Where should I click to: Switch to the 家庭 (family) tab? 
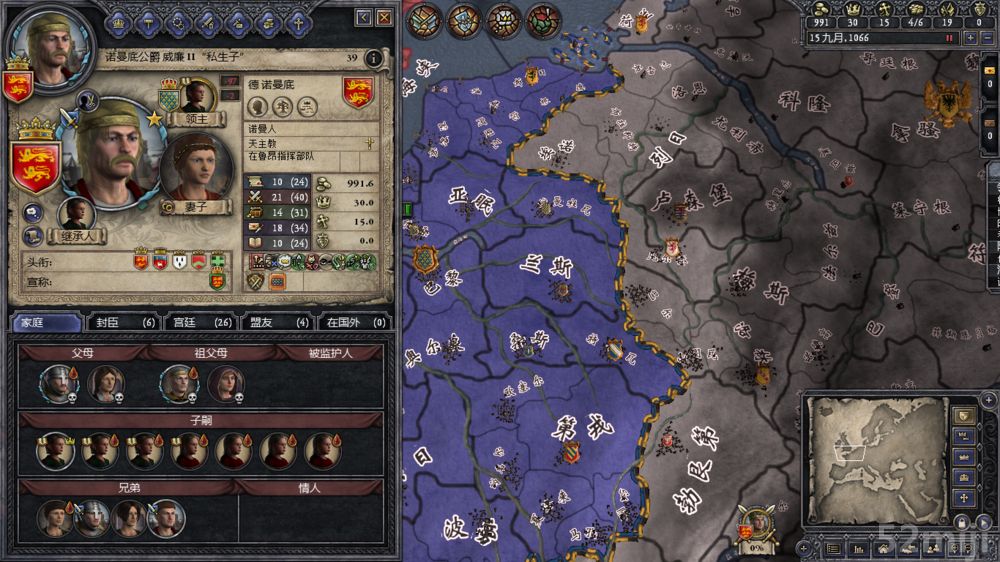point(46,322)
